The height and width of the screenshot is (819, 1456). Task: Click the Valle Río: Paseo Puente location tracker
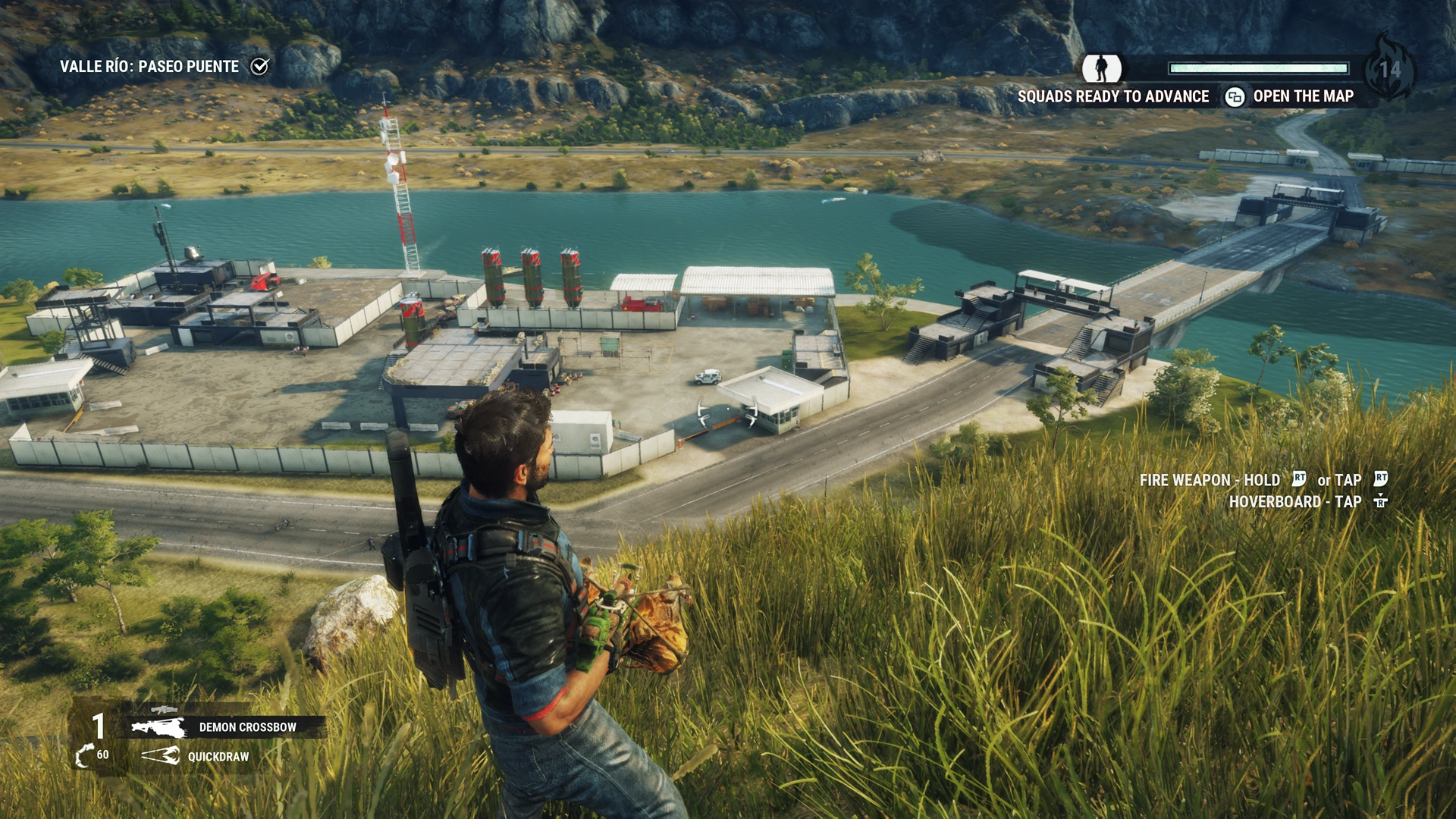pos(162,67)
